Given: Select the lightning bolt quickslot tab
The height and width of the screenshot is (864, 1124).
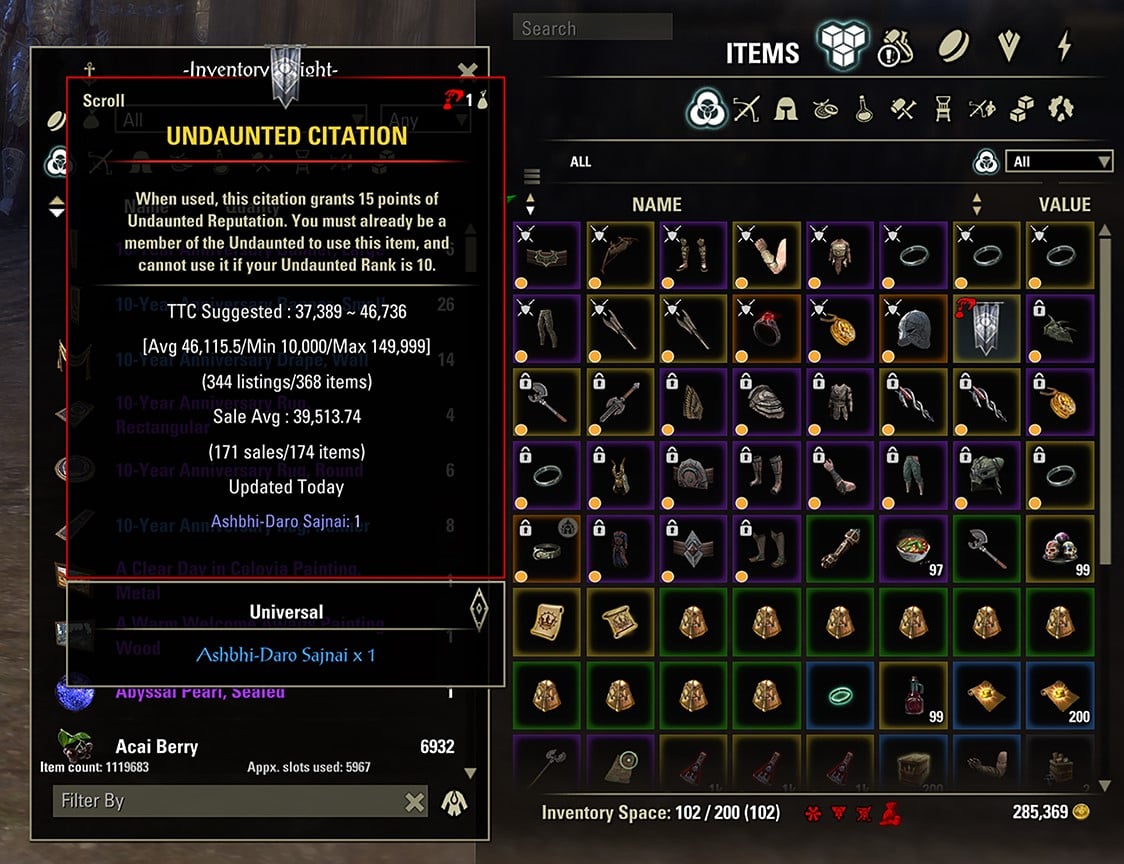Looking at the screenshot, I should coord(1064,46).
